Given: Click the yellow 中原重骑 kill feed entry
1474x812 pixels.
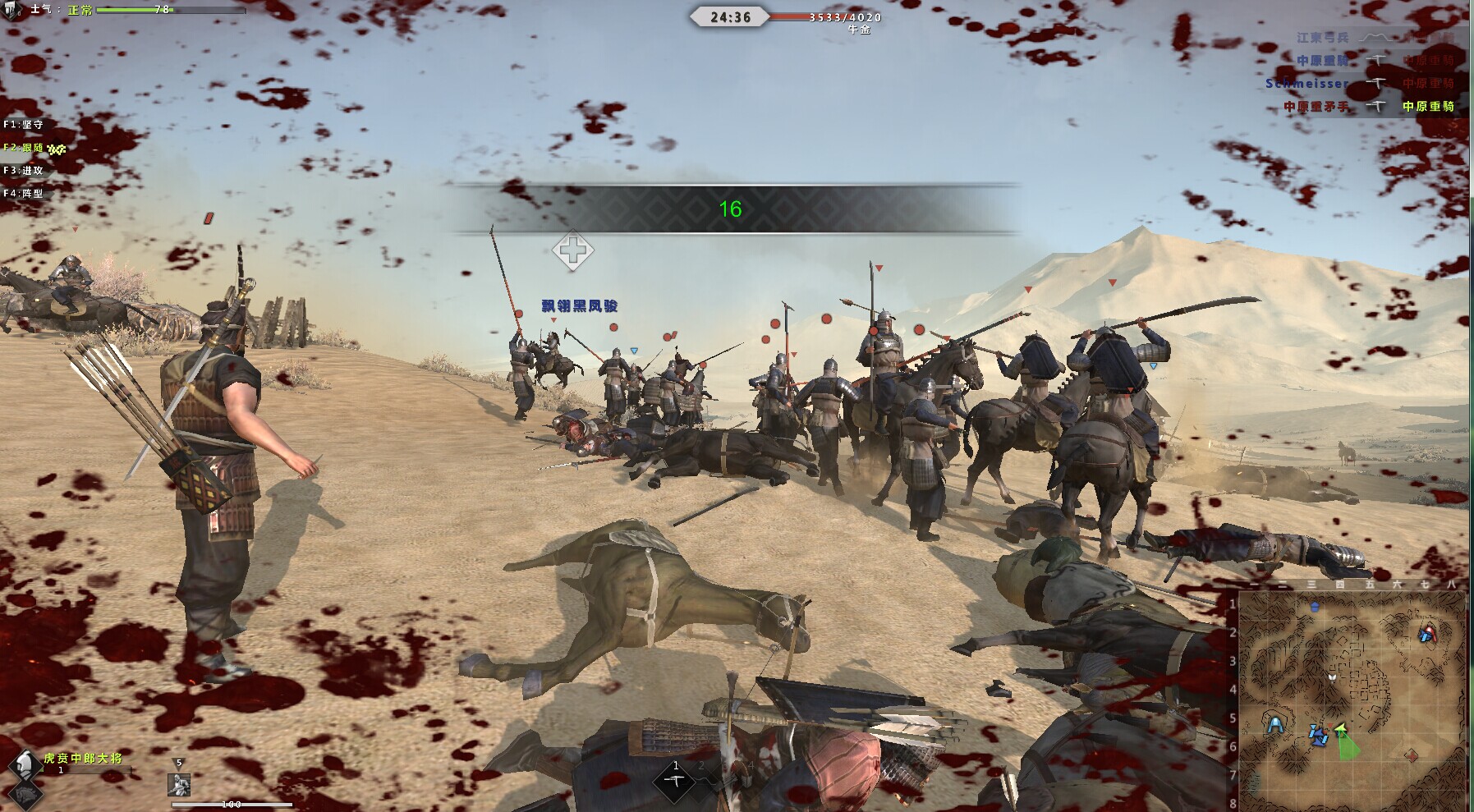Looking at the screenshot, I should tap(1428, 107).
